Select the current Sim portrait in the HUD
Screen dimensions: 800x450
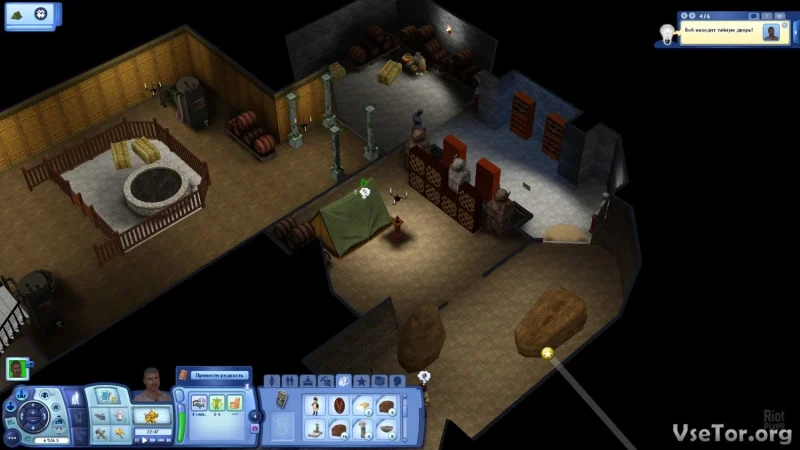pyautogui.click(x=151, y=383)
